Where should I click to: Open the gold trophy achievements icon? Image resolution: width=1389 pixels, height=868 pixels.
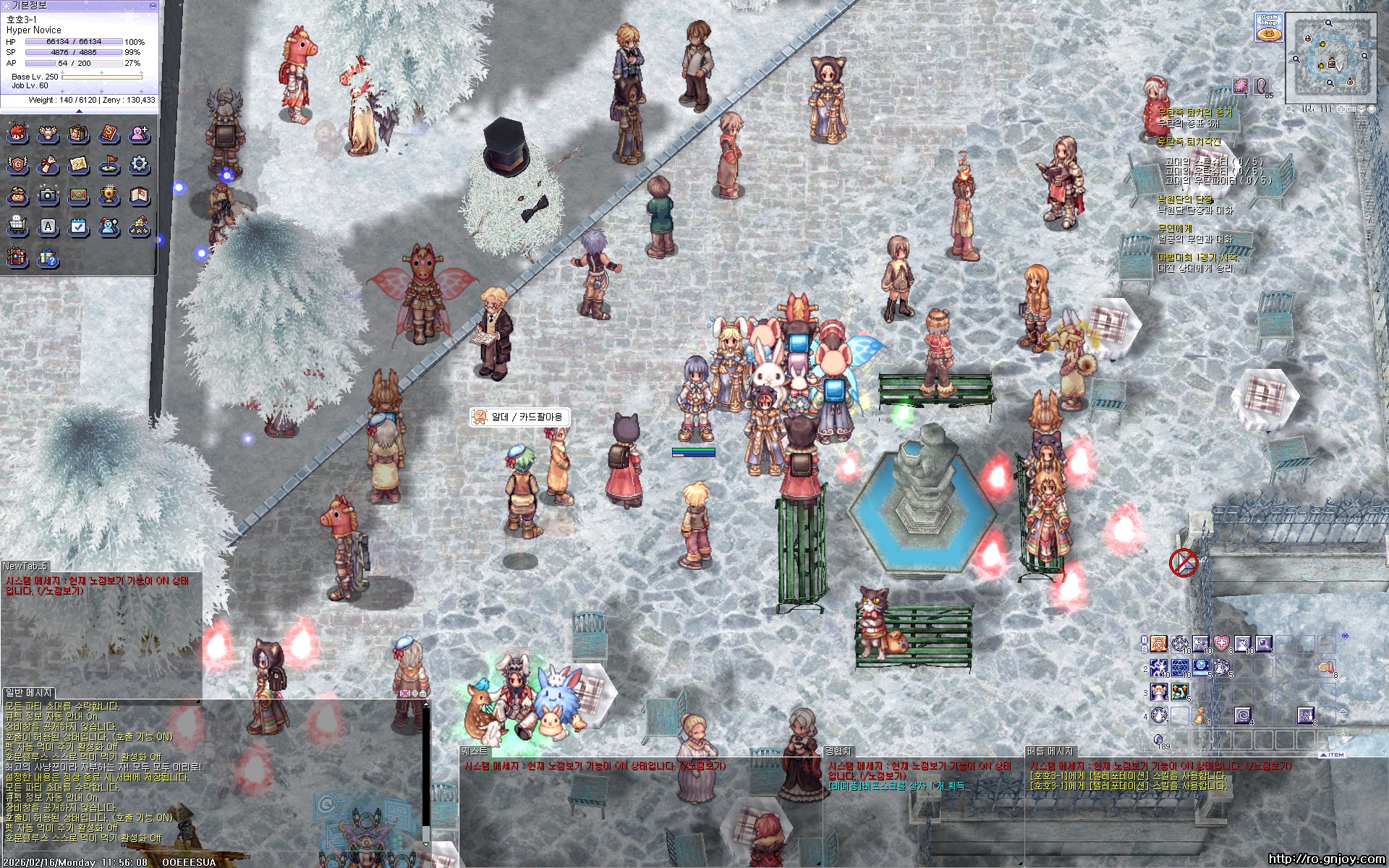[x=109, y=195]
